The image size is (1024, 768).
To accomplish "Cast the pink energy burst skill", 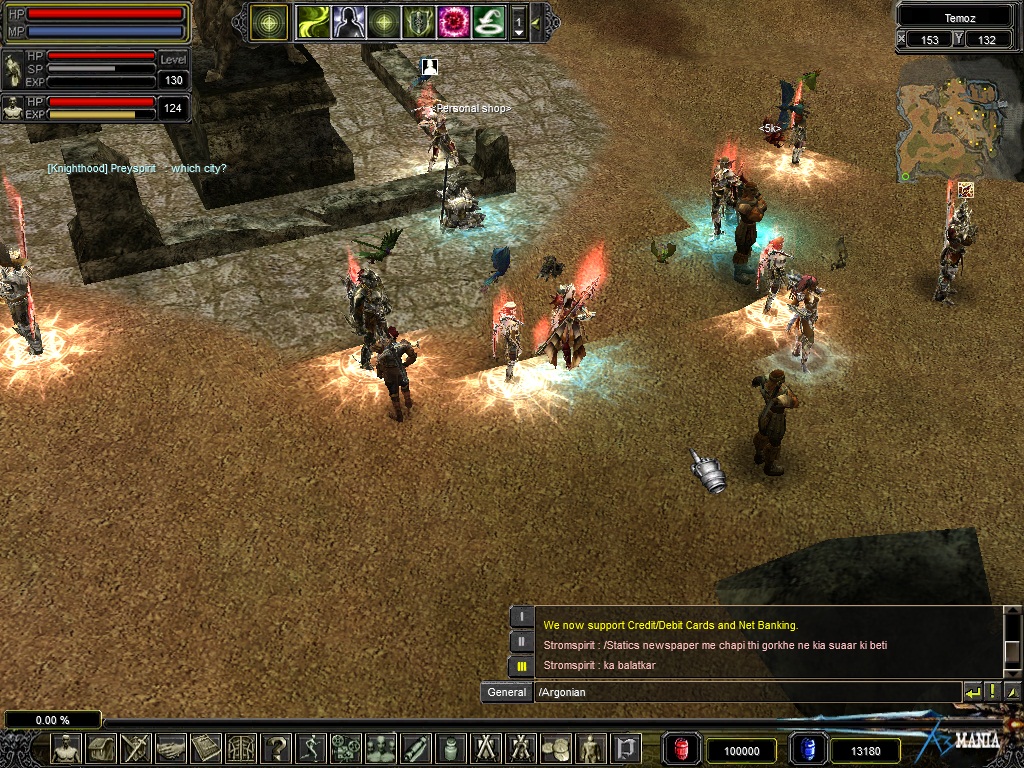I will [452, 21].
